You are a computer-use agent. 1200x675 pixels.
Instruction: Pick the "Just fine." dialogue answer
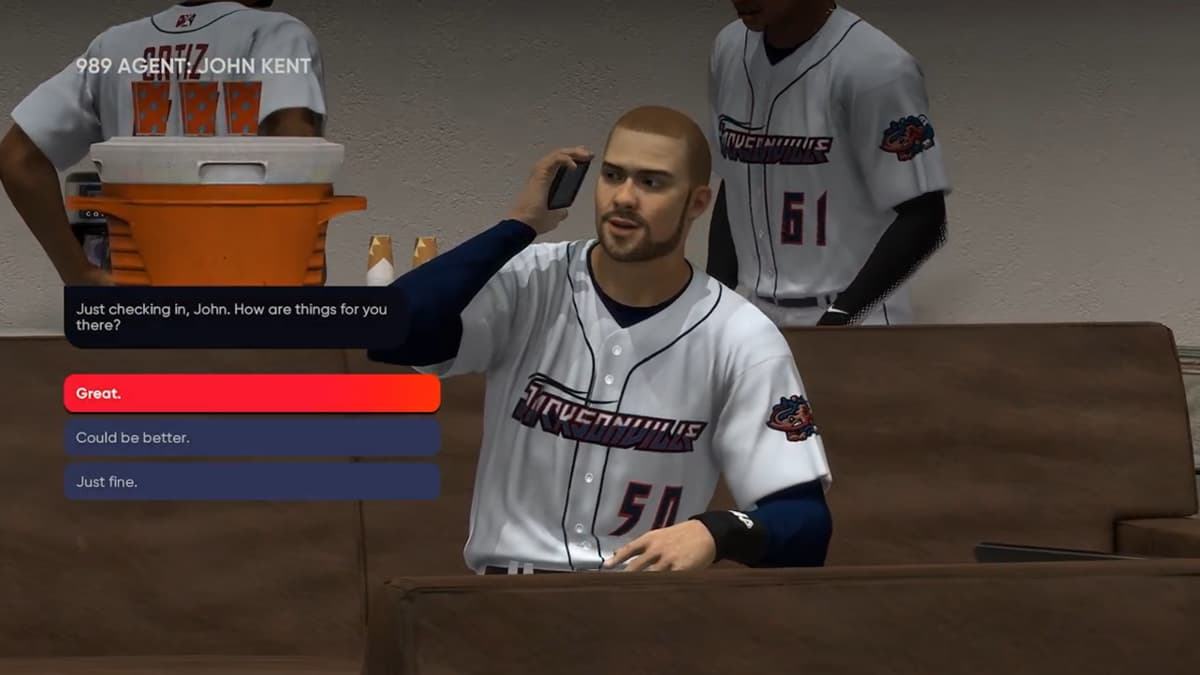[252, 481]
